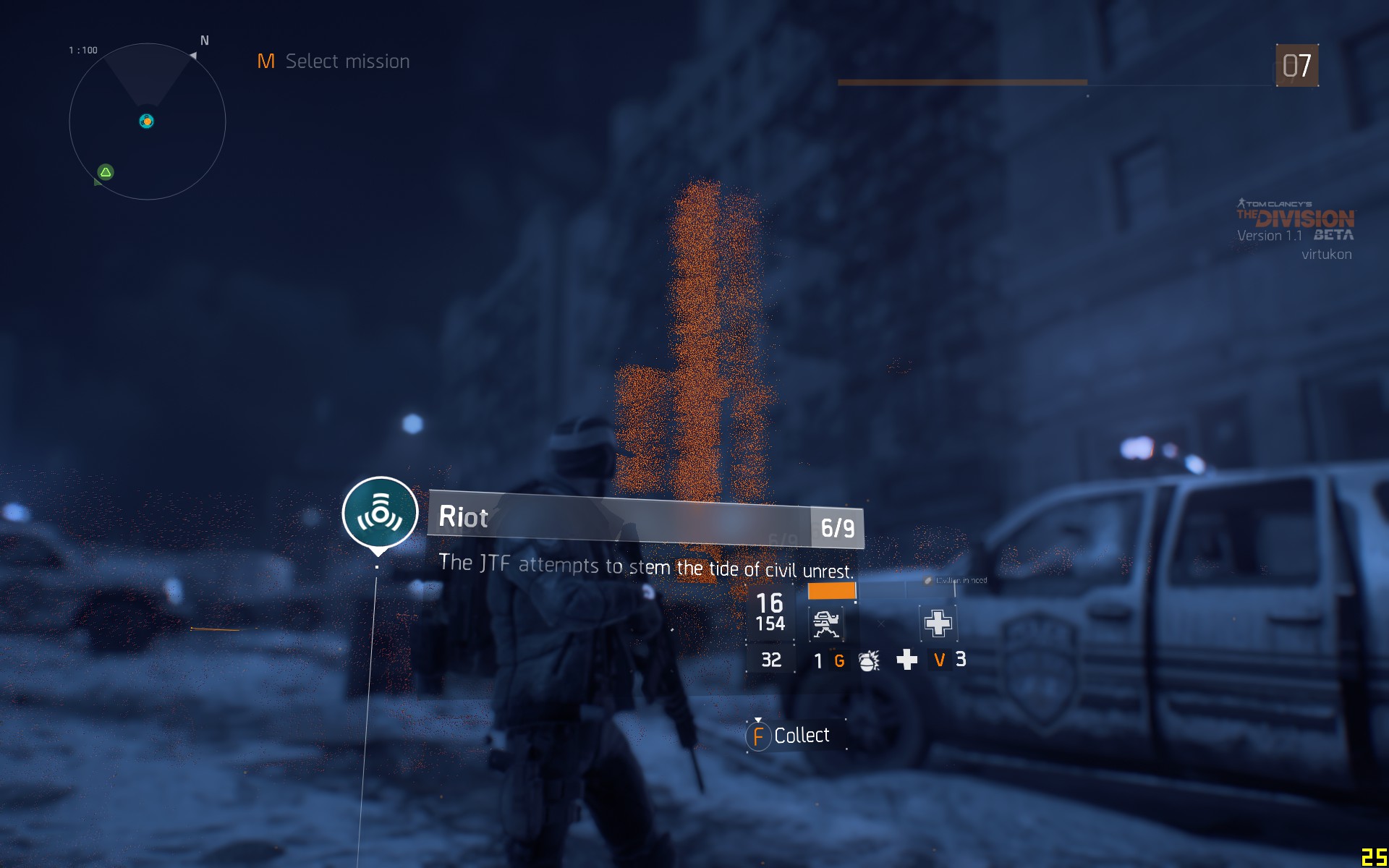Use the plain white medkit cross
The image size is (1389, 868).
click(x=906, y=660)
